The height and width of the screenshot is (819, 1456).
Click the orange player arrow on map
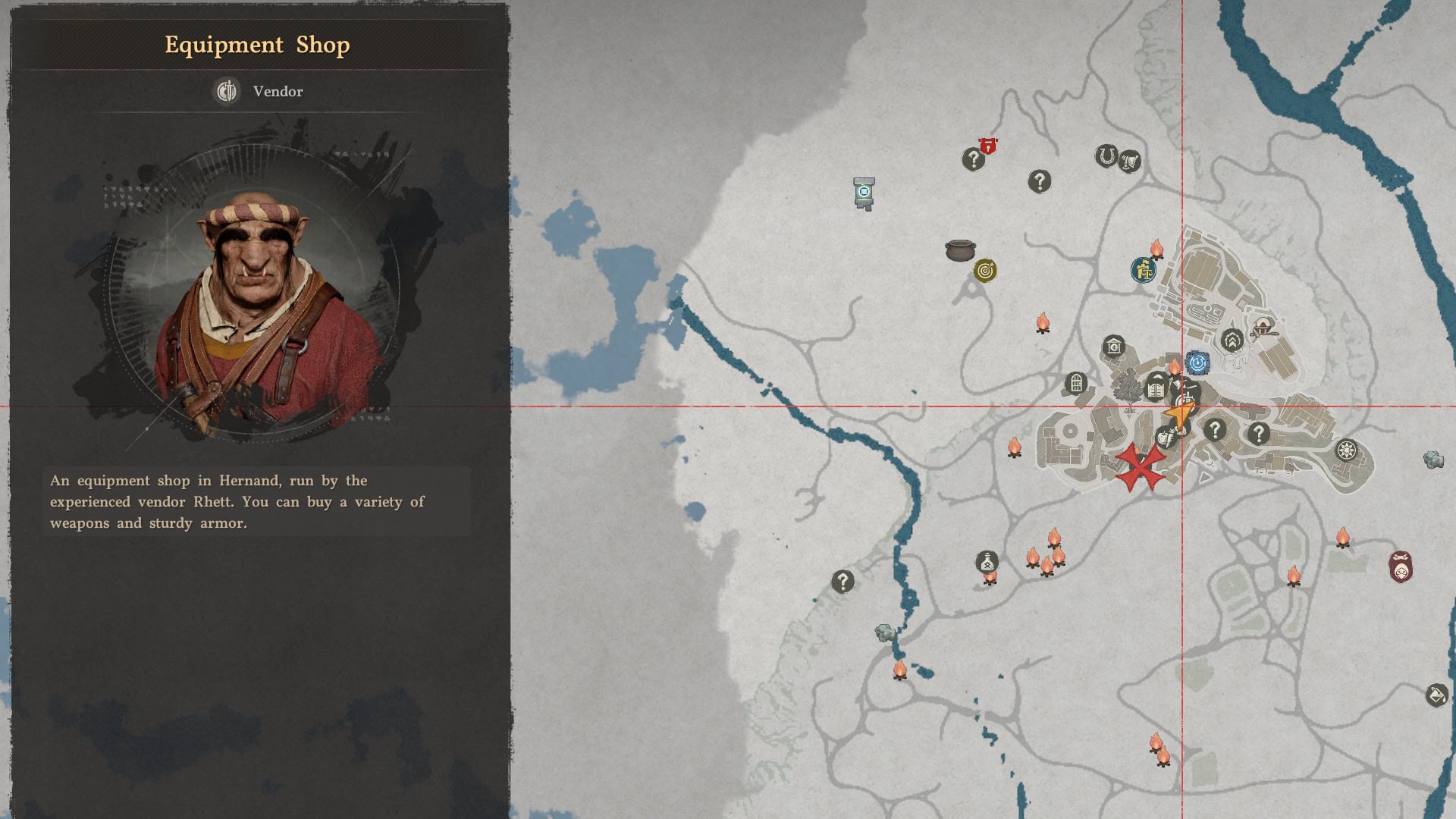click(1178, 415)
